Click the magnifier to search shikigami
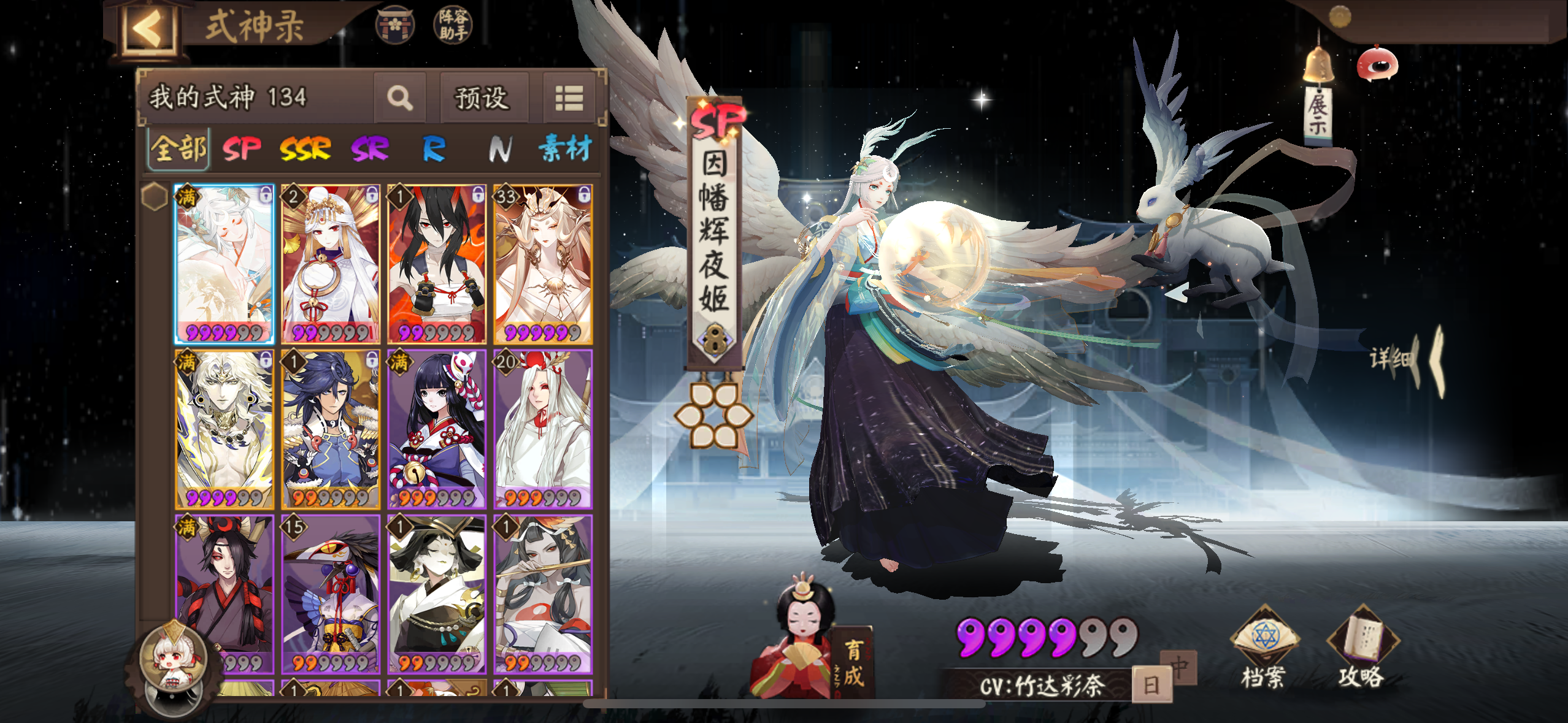The image size is (1568, 723). pyautogui.click(x=400, y=98)
